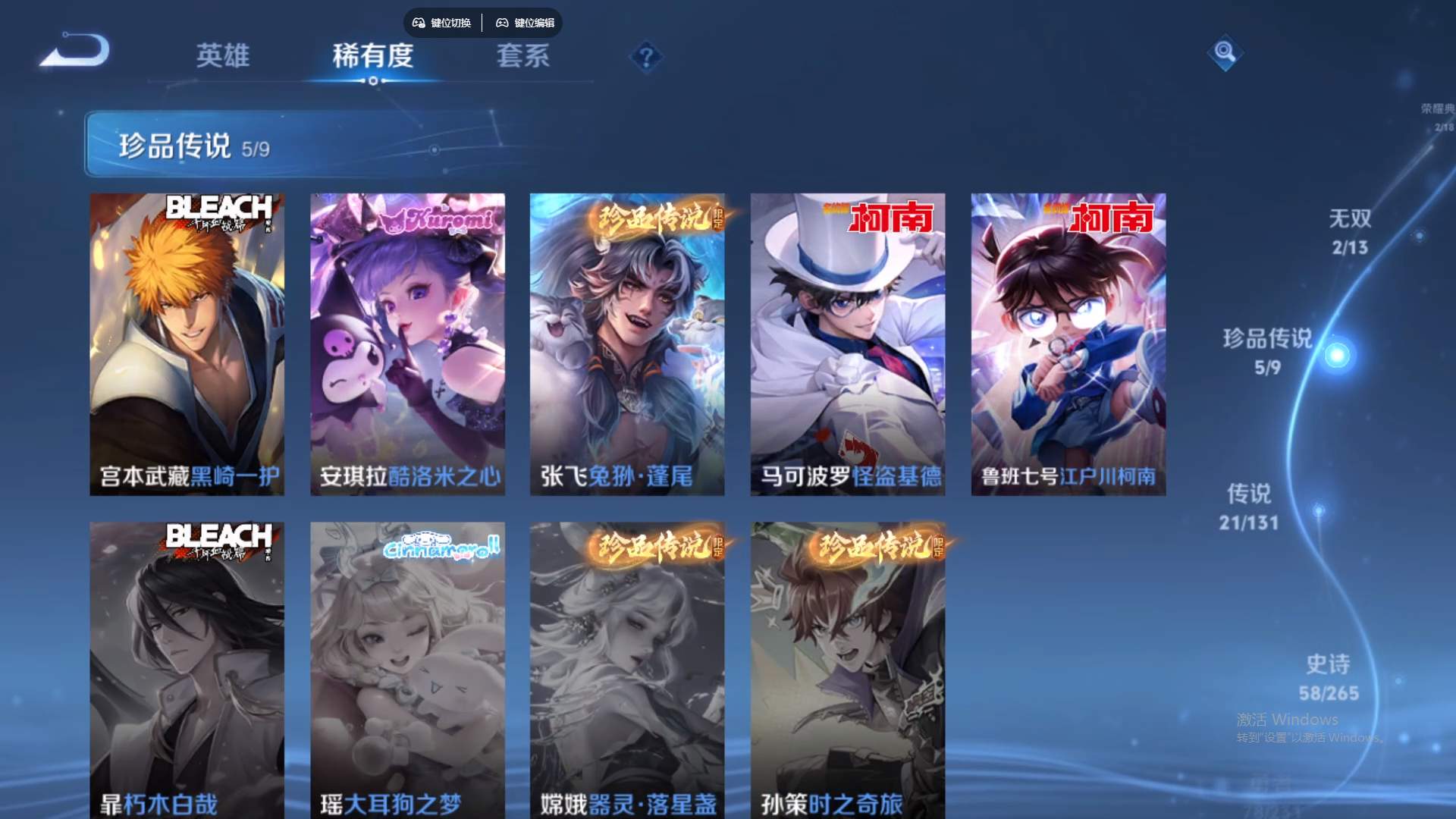Click the 稀有度 tab label
This screenshot has width=1456, height=819.
pos(372,57)
